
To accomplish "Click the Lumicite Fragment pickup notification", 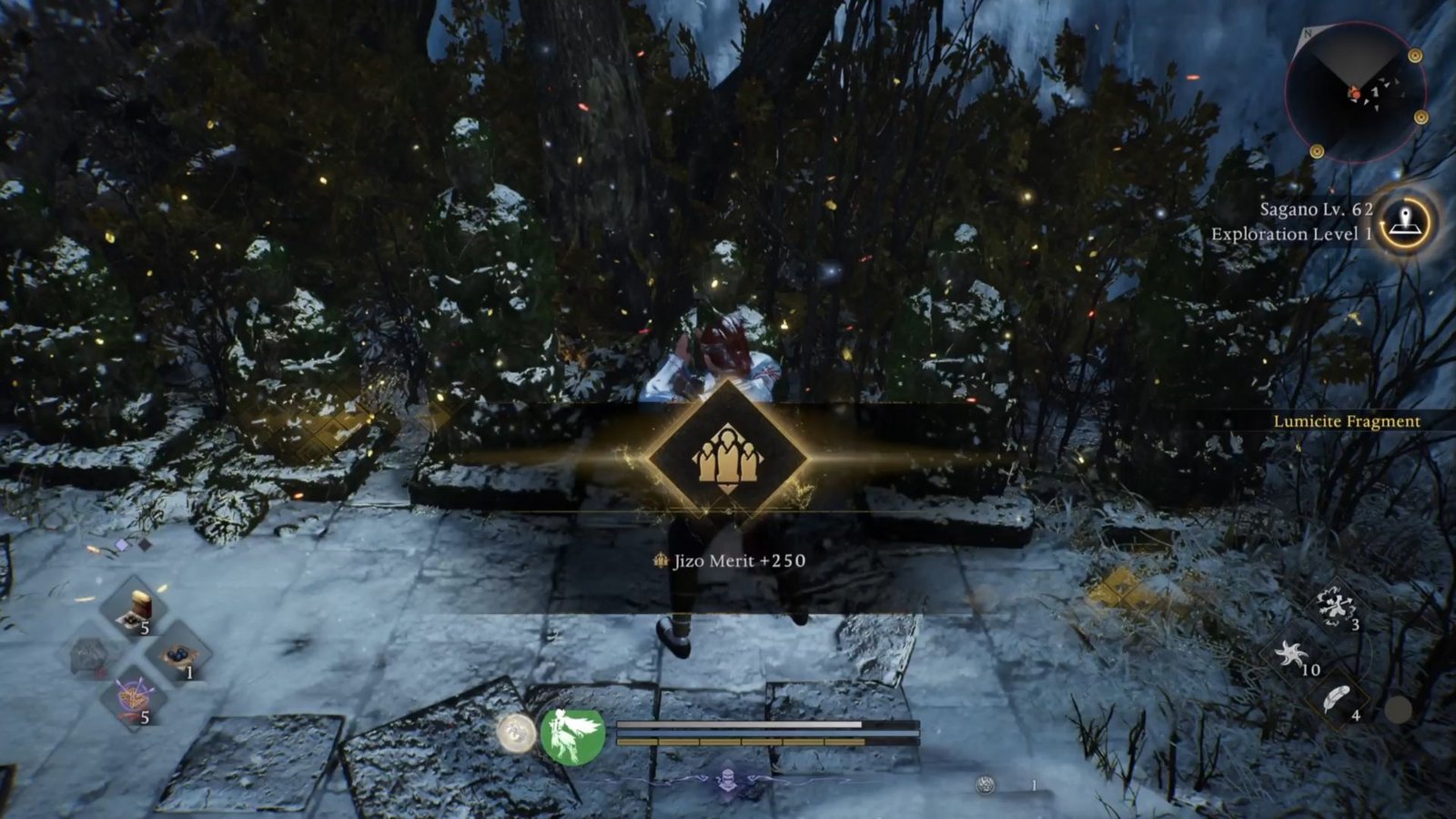I will 1346,421.
